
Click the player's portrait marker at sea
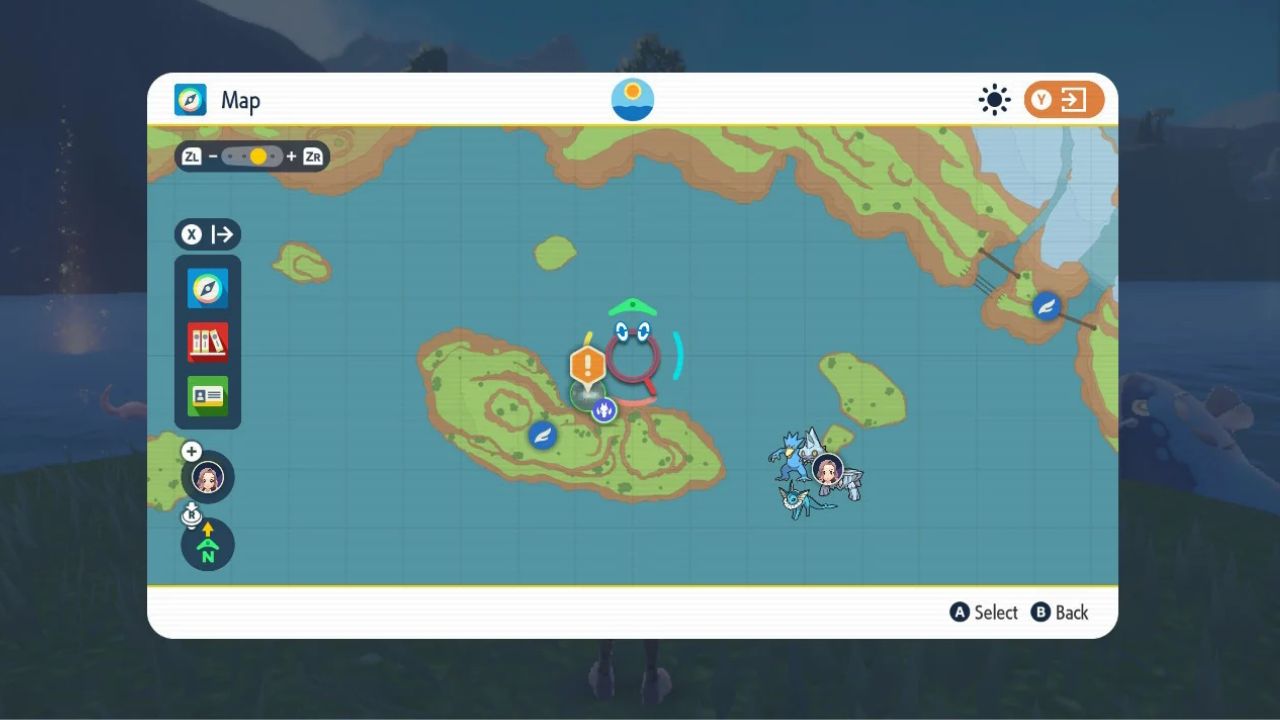[x=828, y=469]
